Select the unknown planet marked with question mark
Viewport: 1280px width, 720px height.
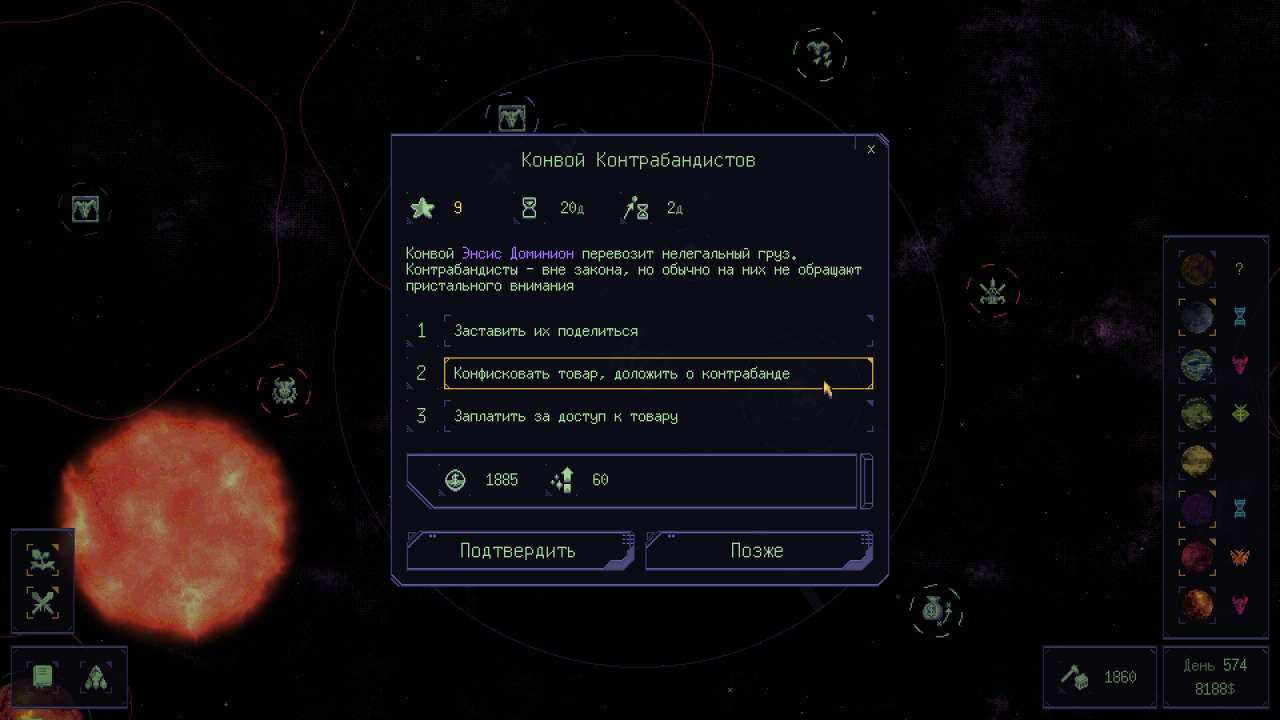1197,269
